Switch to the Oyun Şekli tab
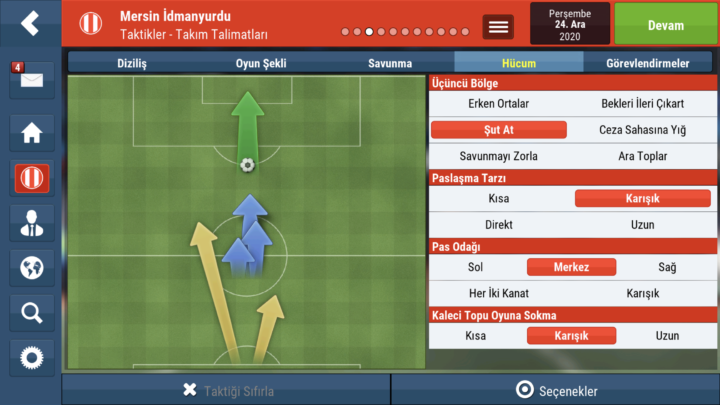This screenshot has height=405, width=720. 261,63
